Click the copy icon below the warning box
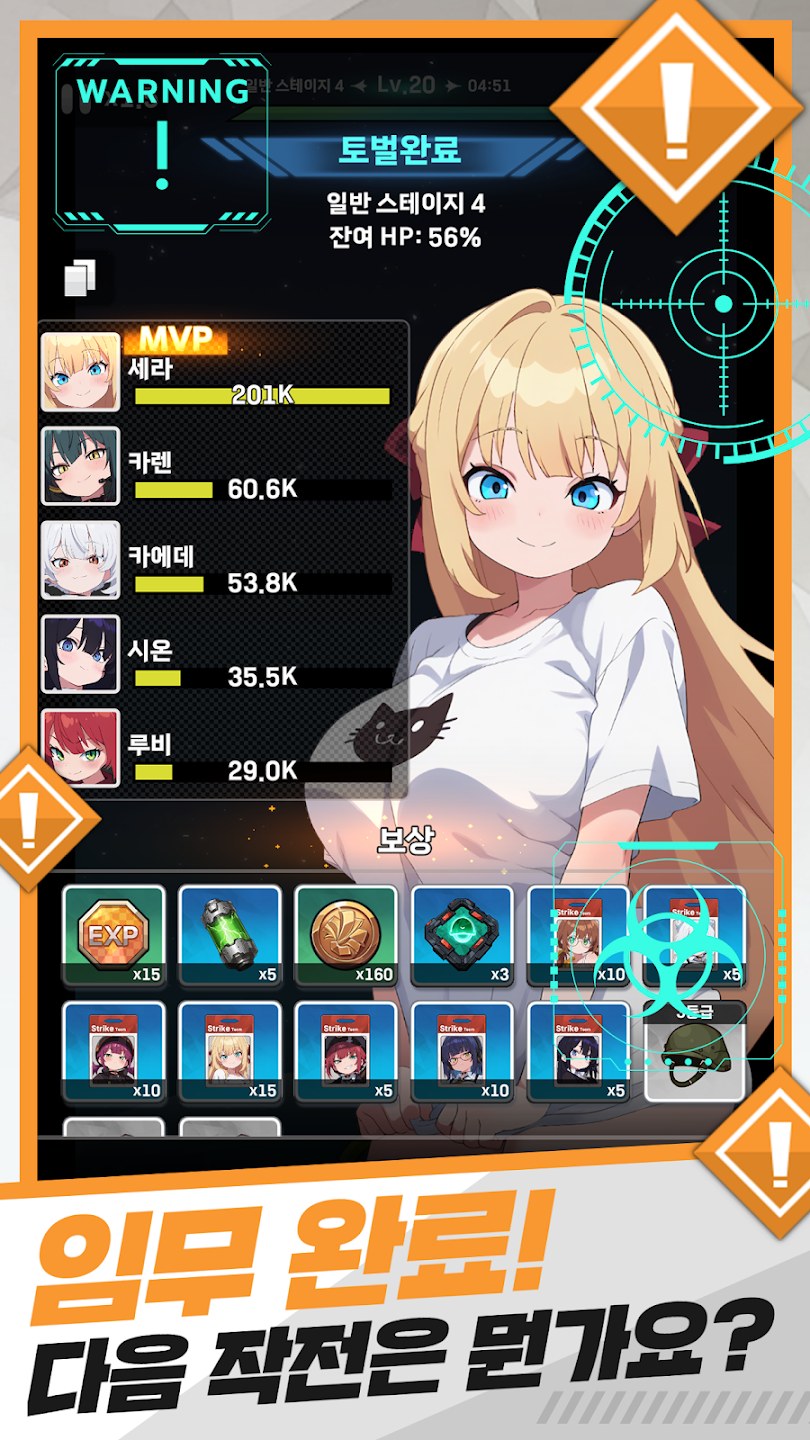810x1440 pixels. 80,278
